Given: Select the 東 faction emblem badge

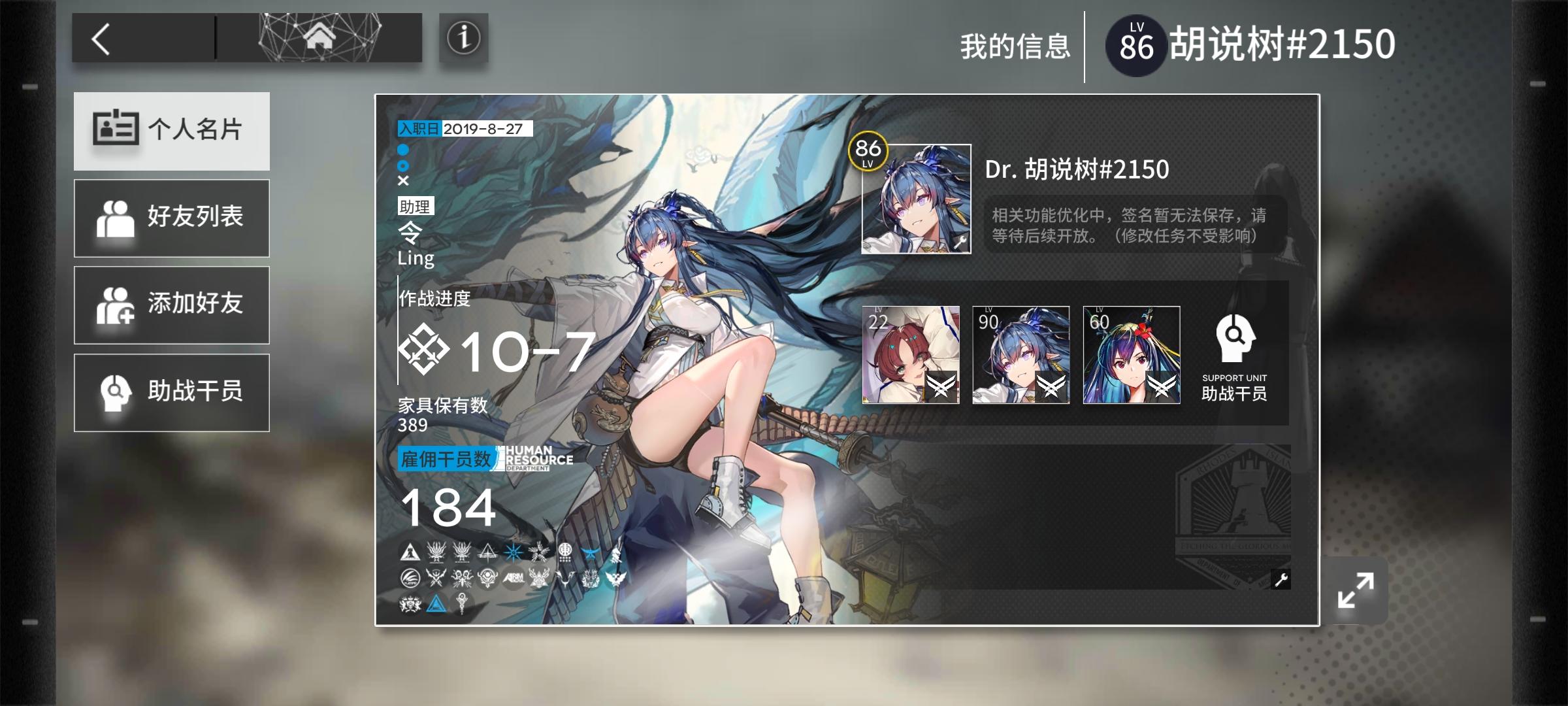Looking at the screenshot, I should click(x=565, y=552).
